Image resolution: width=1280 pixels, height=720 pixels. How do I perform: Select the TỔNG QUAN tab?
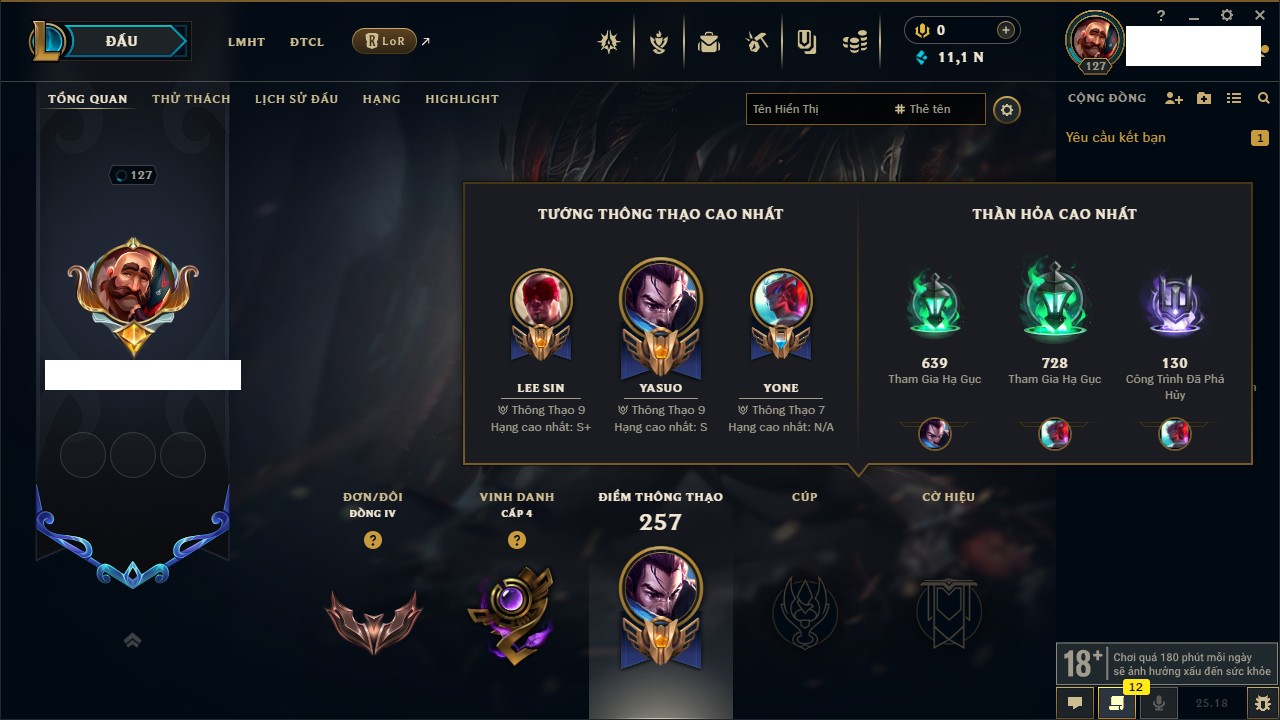coord(88,99)
